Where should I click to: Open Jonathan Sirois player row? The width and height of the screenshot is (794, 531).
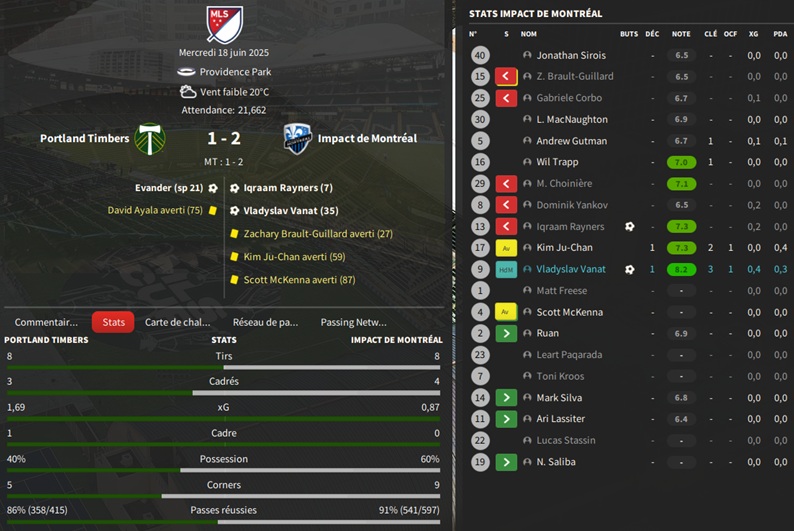571,55
